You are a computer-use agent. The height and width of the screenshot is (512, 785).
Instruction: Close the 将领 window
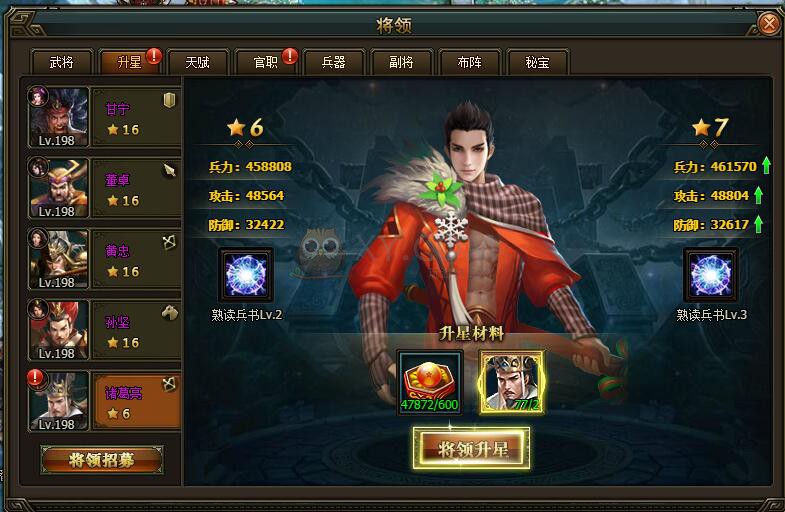pyautogui.click(x=767, y=22)
